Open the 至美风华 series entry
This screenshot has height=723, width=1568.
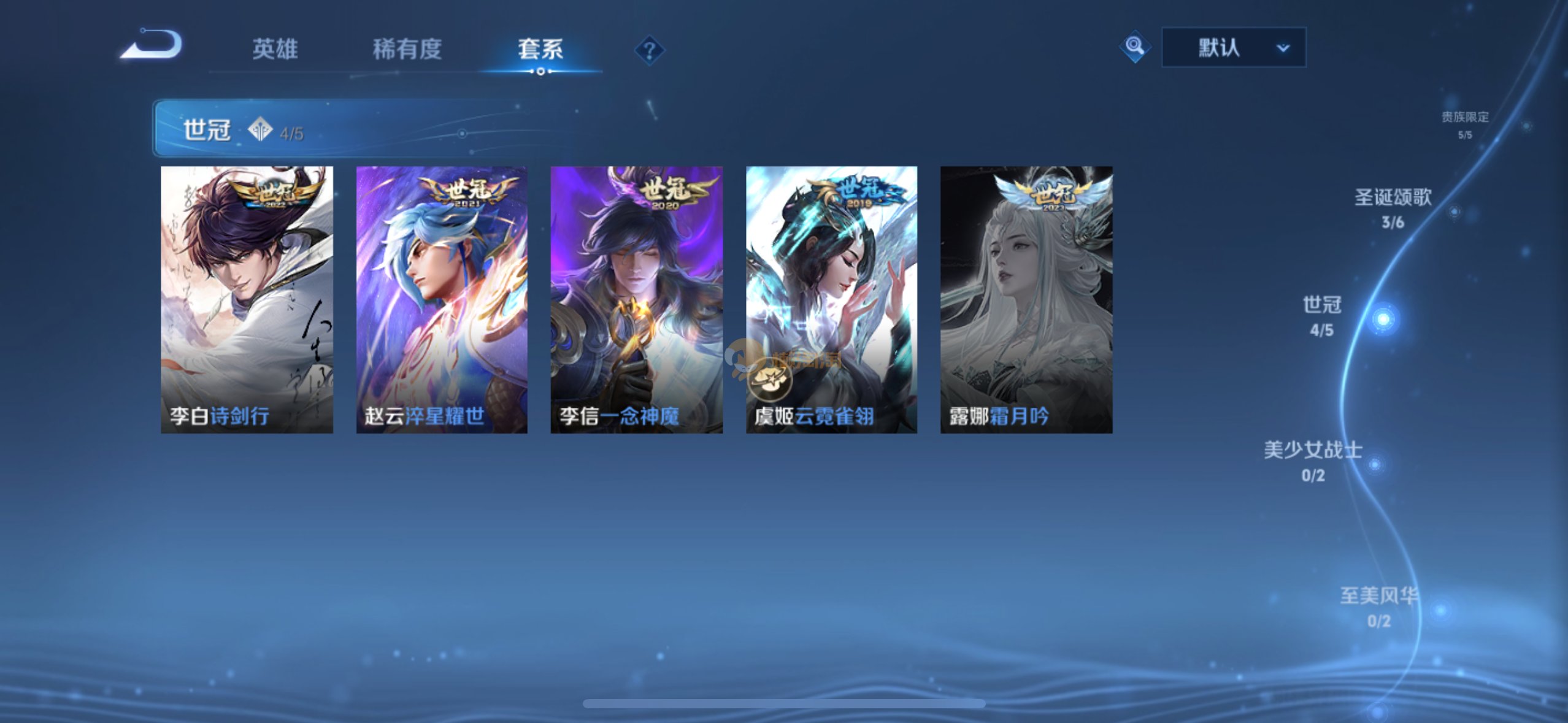(x=1379, y=606)
